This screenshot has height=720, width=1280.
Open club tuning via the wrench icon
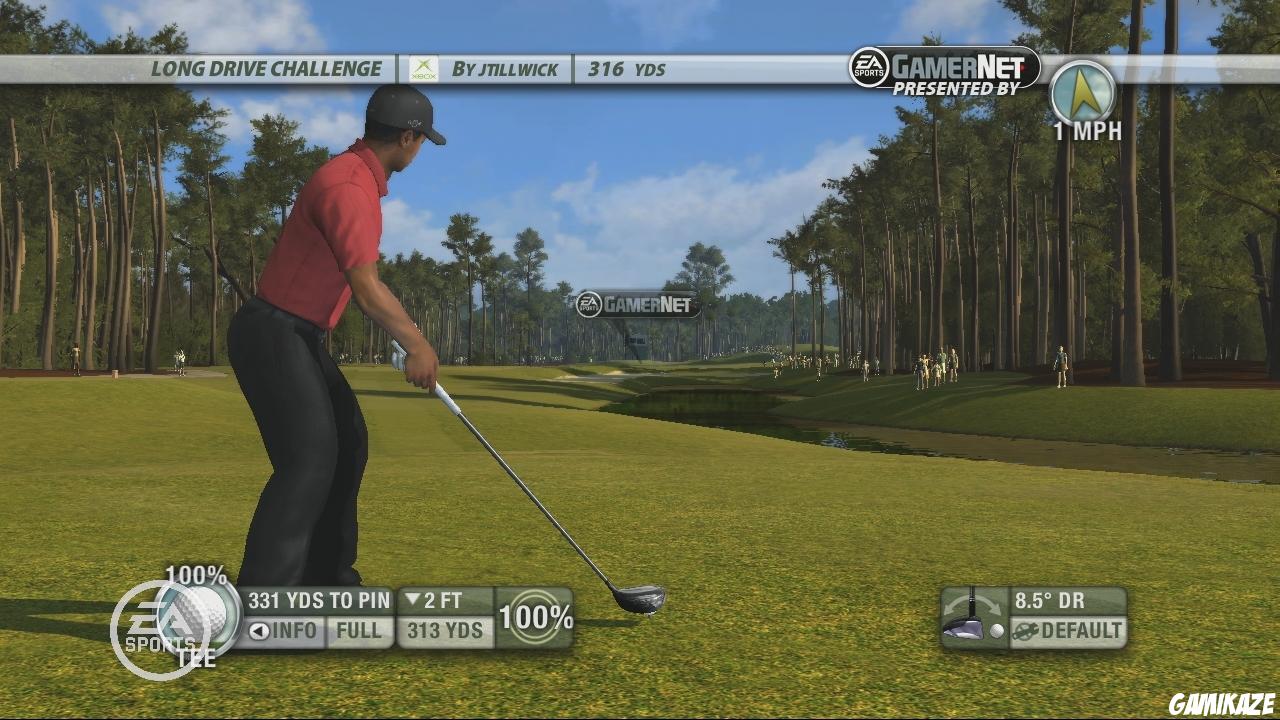[x=1023, y=632]
